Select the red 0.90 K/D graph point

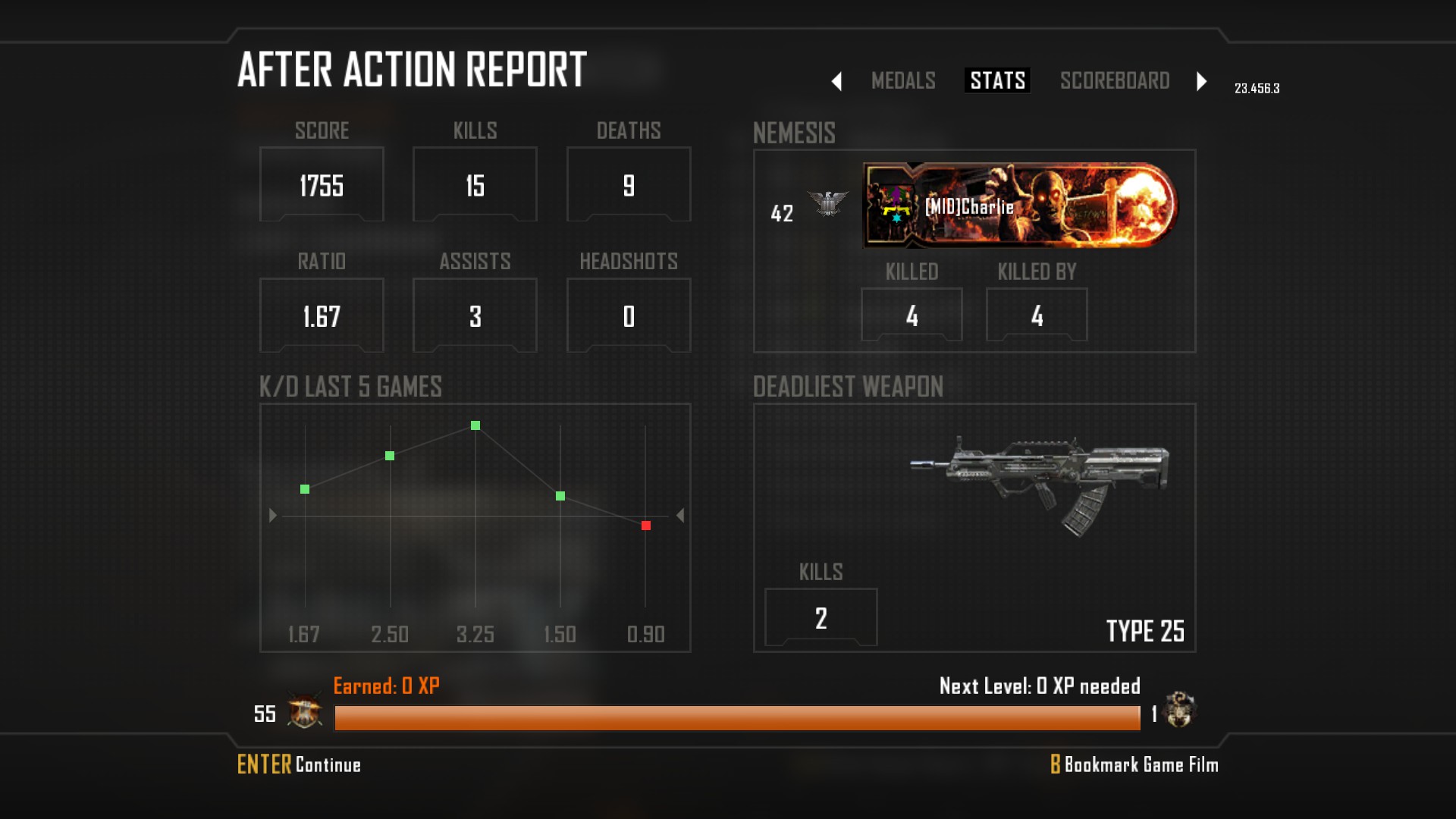tap(646, 526)
